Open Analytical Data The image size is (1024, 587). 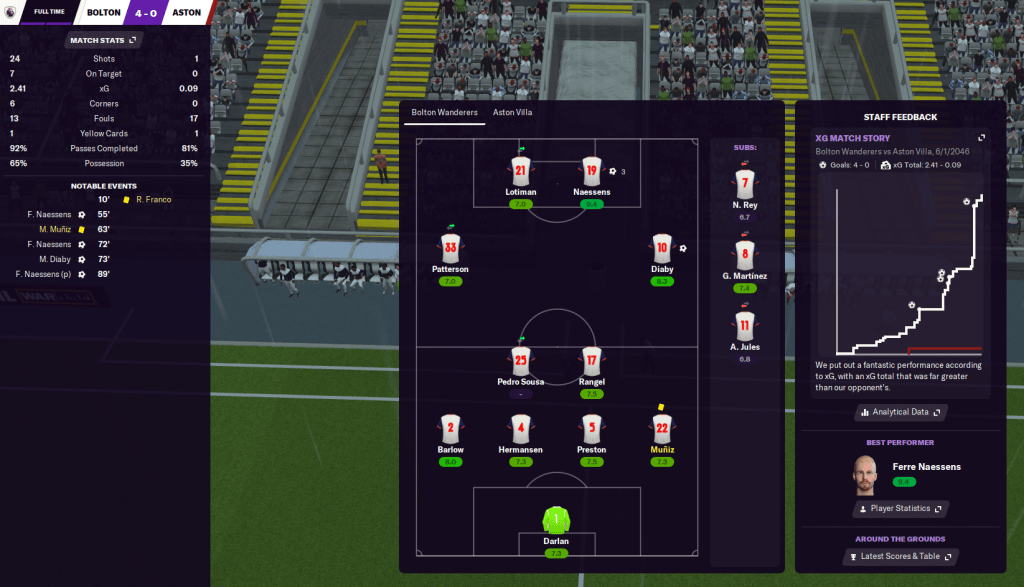tap(900, 411)
